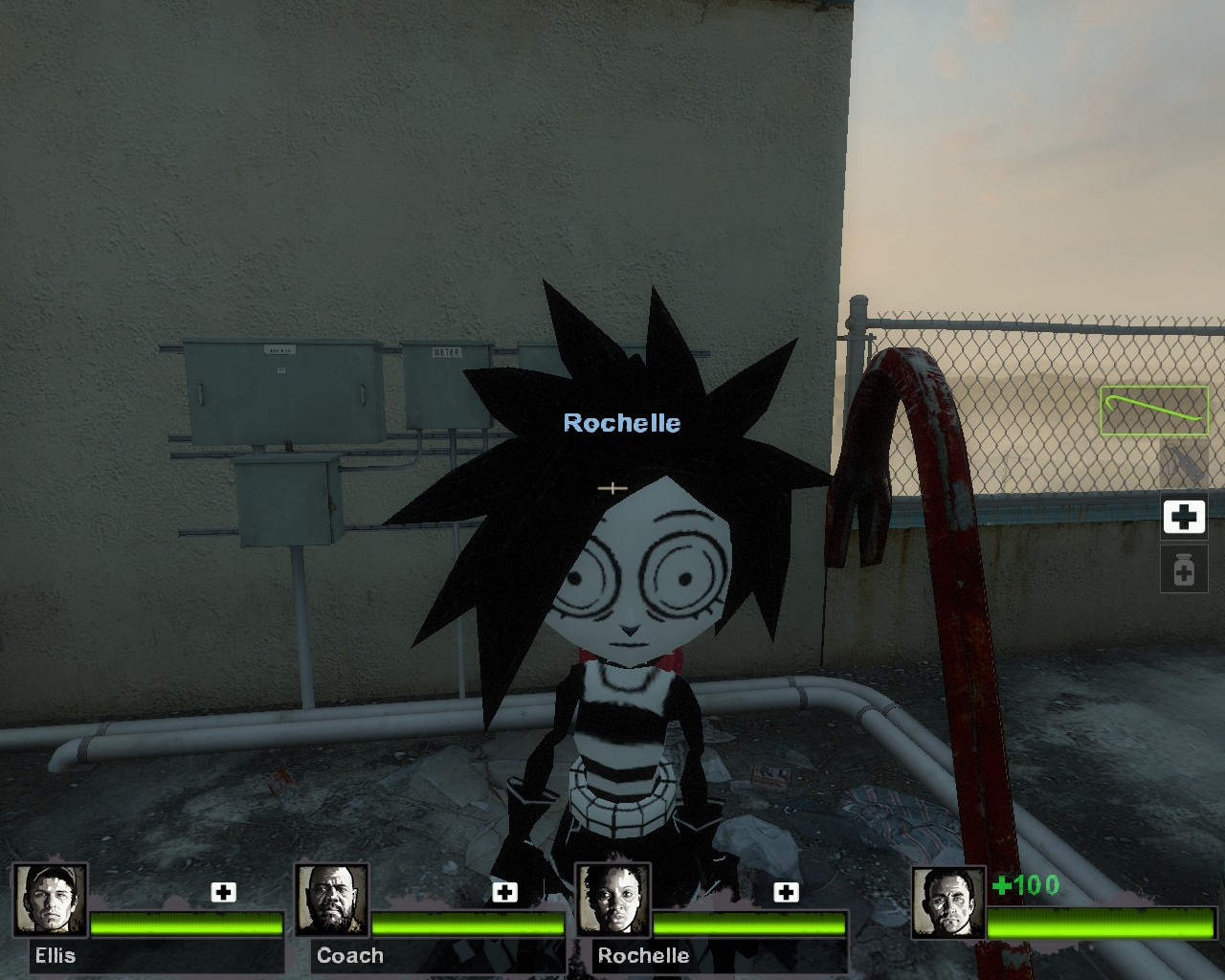Click Coach's first aid kit indicator

point(504,892)
